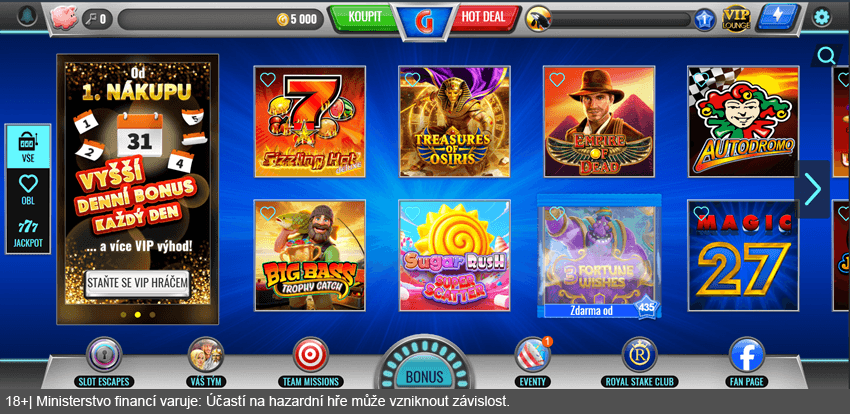Choose Sugar Rush Super Scatter slot
The width and height of the screenshot is (850, 414).
(454, 255)
